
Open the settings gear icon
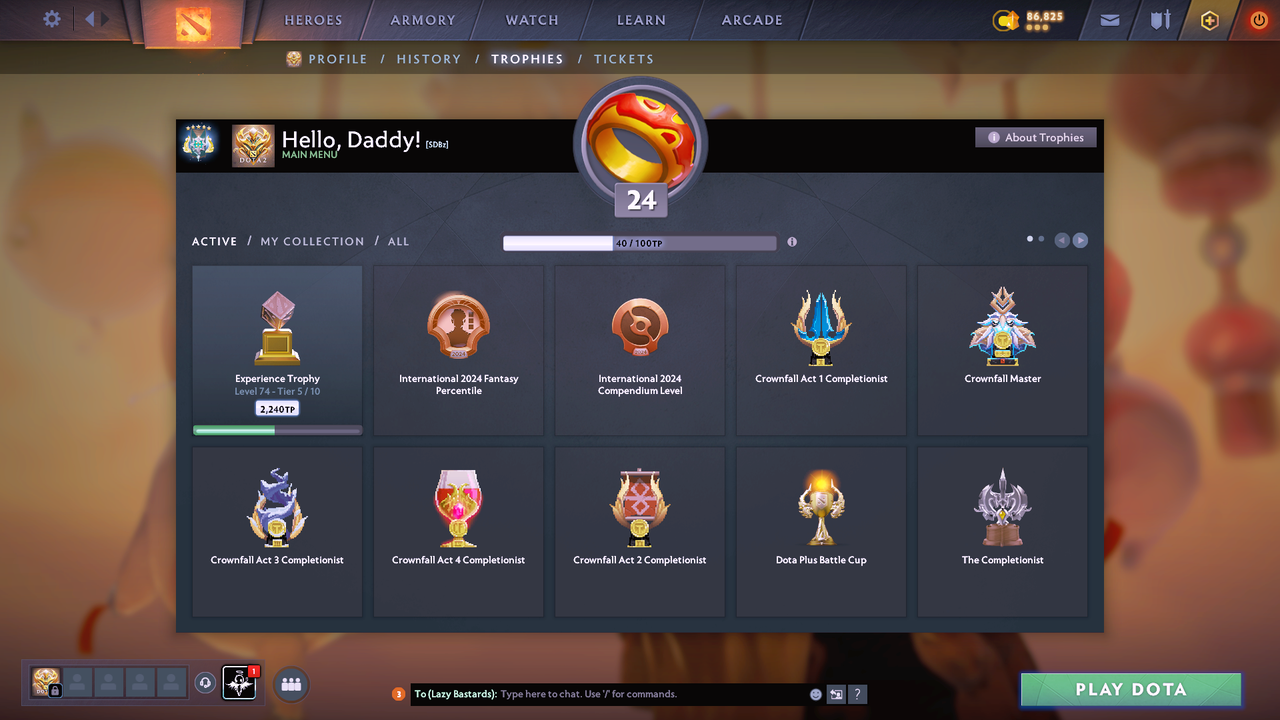[x=52, y=18]
